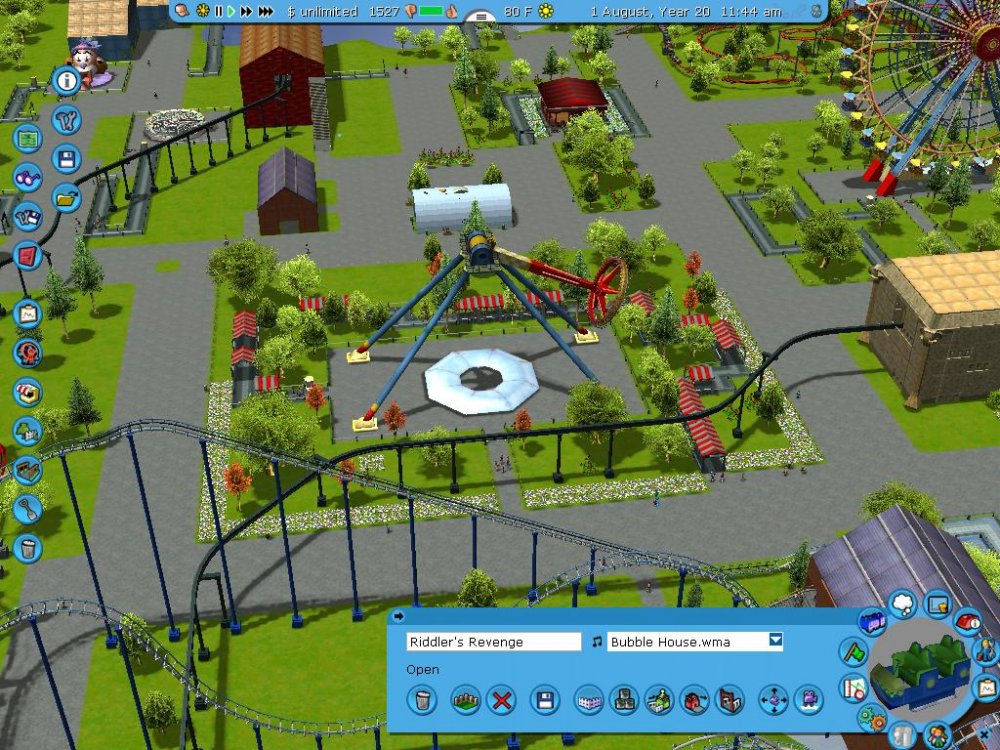Viewport: 1000px width, 750px height.
Task: Open the Bubble House.wma music dropdown
Action: coord(775,641)
